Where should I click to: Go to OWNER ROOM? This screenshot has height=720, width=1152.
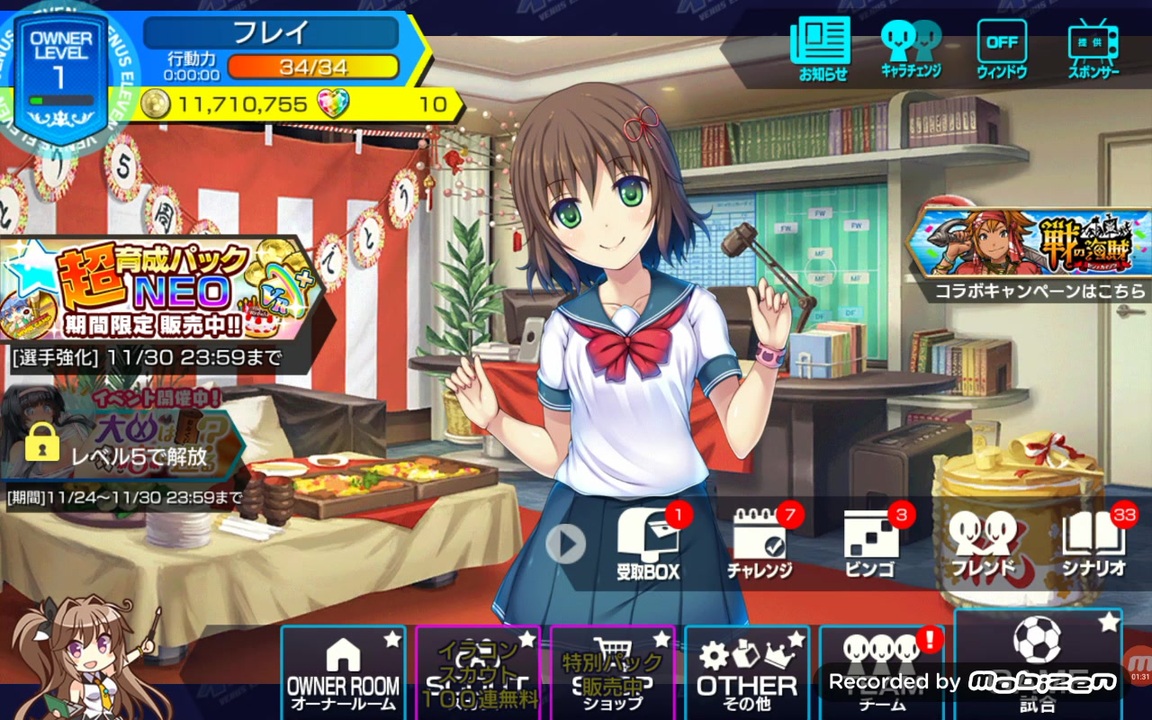point(343,672)
